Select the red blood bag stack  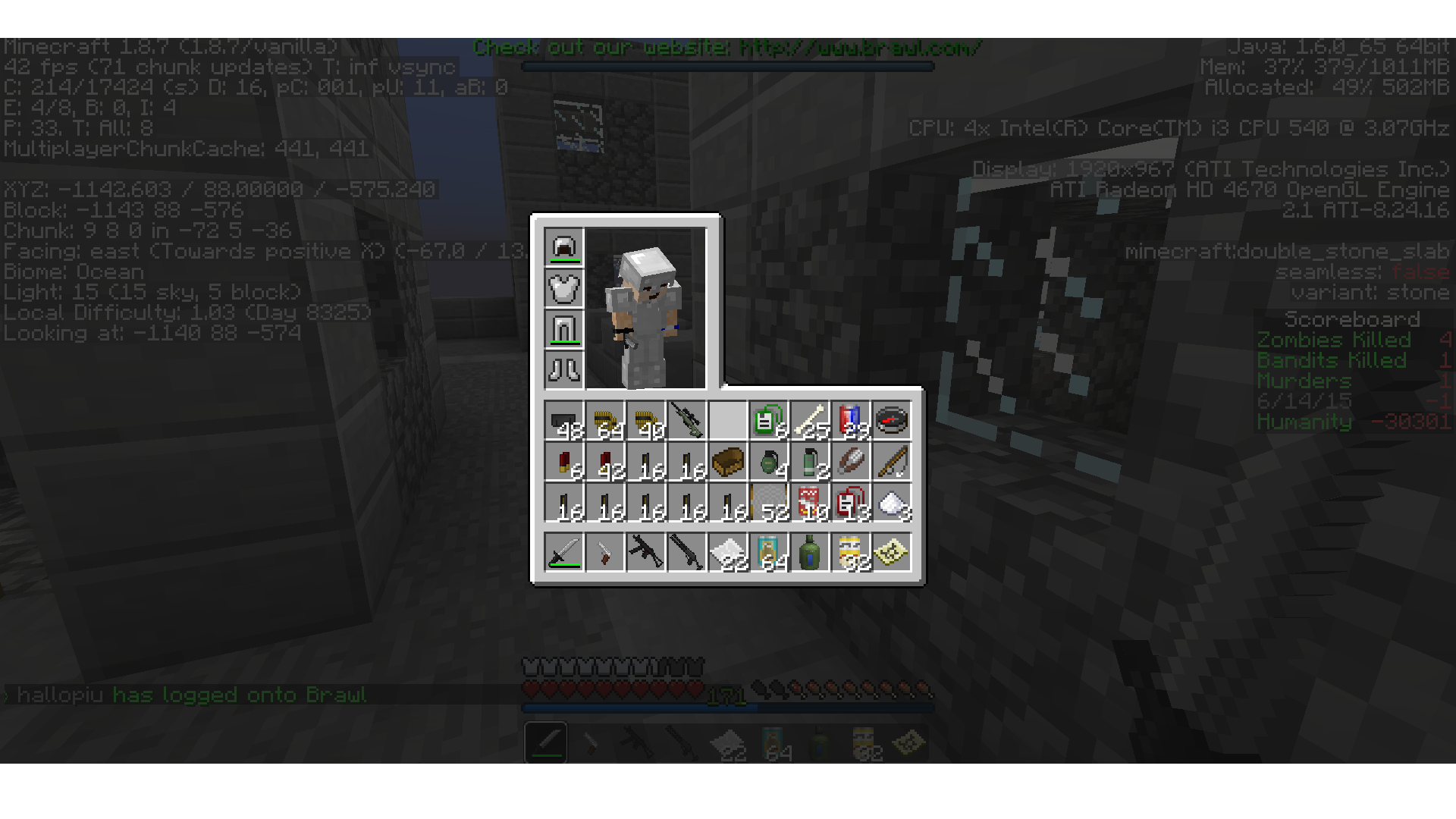coord(850,502)
